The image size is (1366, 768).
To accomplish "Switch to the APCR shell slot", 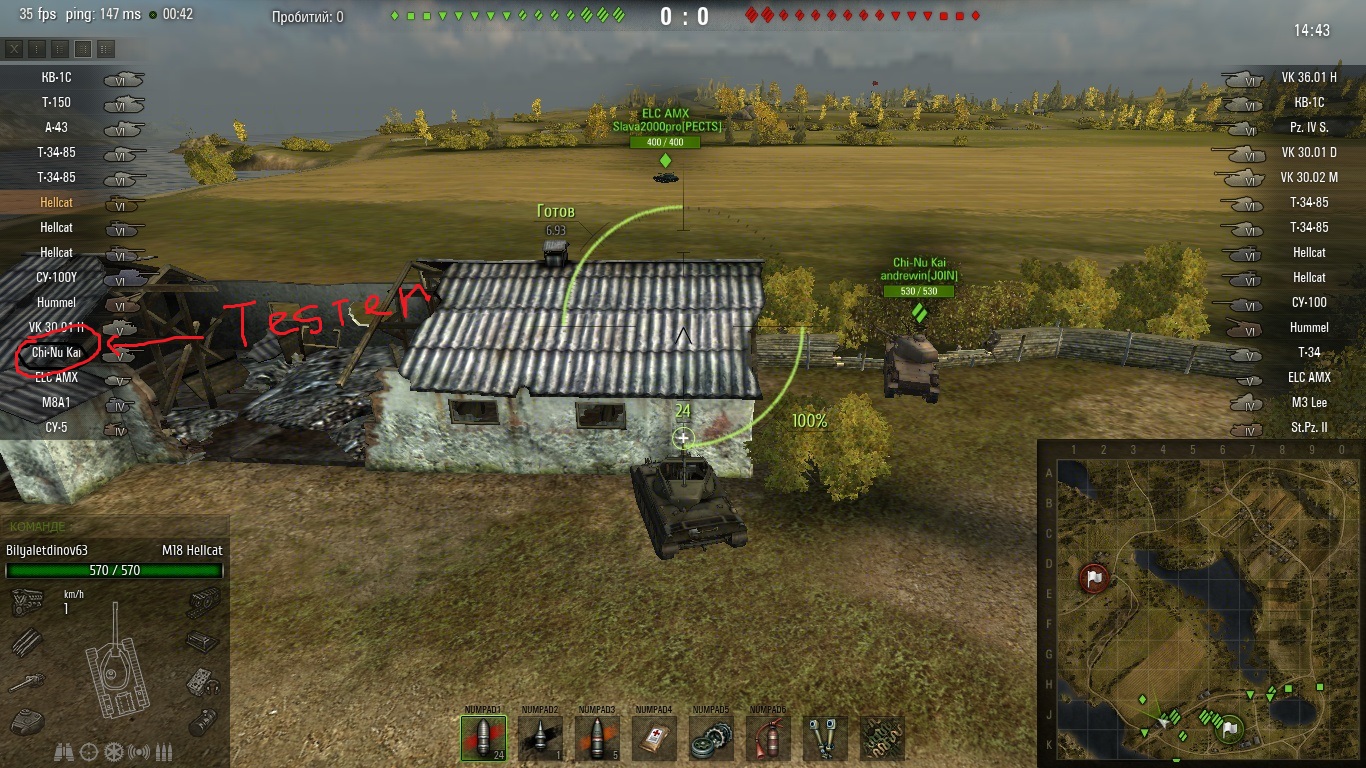I will coord(540,738).
